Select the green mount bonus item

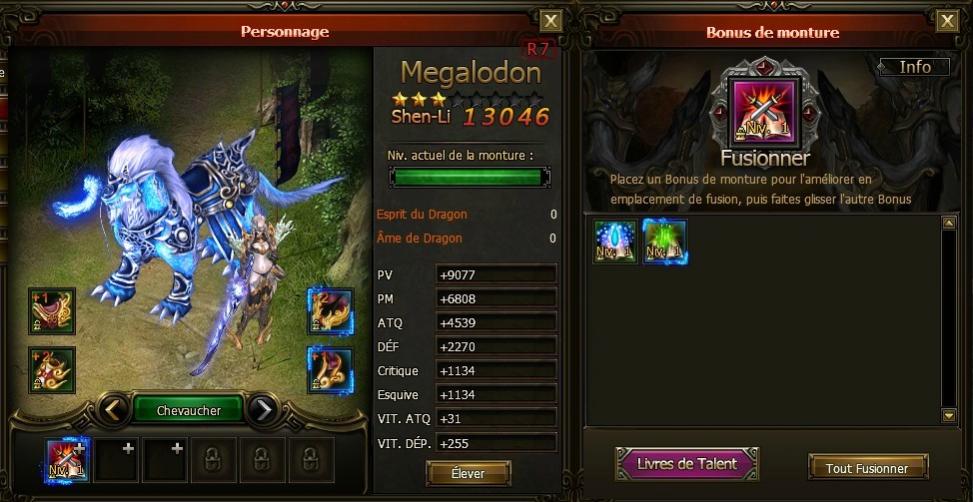[x=664, y=241]
